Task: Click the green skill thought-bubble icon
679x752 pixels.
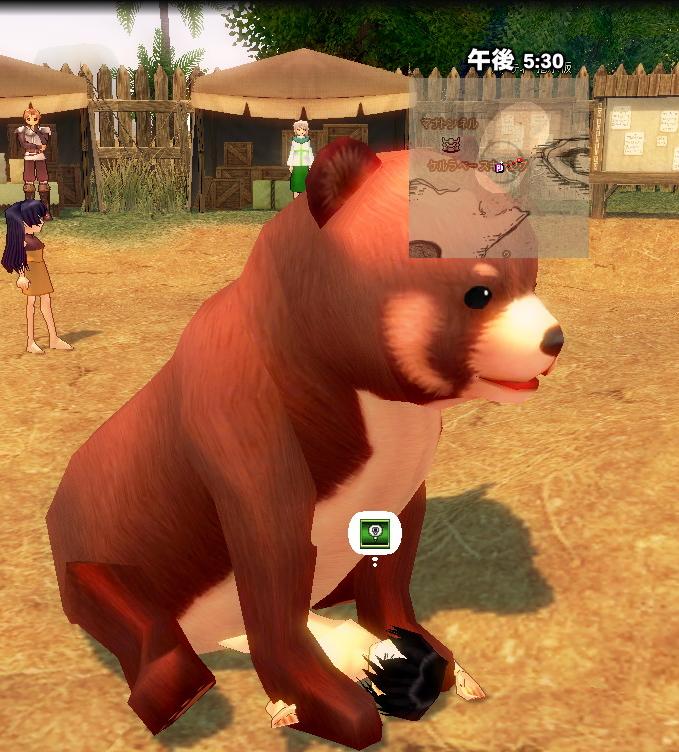Action: point(374,534)
